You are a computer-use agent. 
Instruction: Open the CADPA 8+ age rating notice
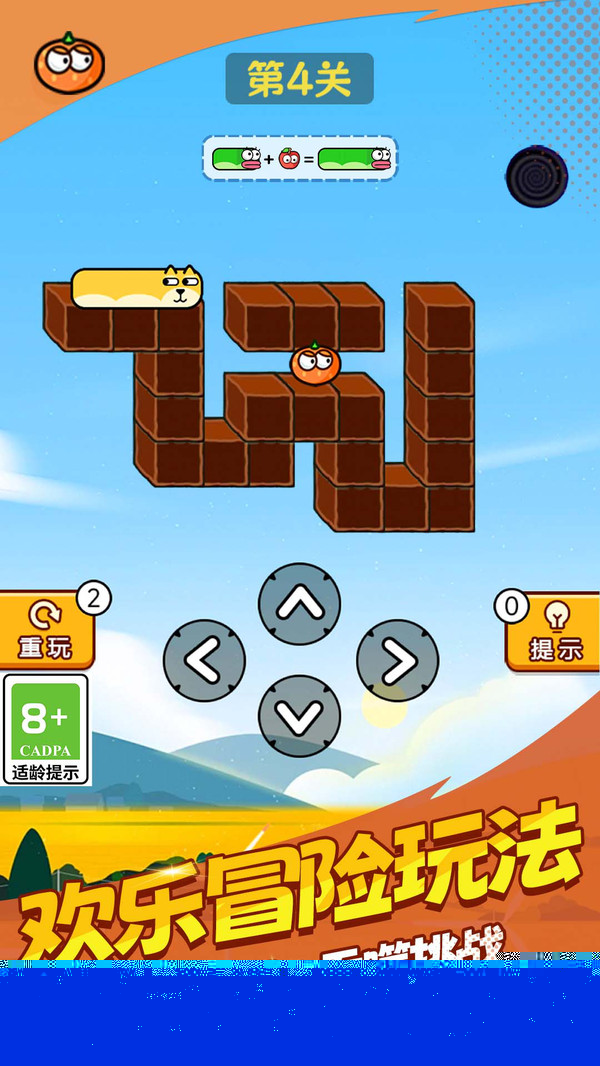pos(46,729)
